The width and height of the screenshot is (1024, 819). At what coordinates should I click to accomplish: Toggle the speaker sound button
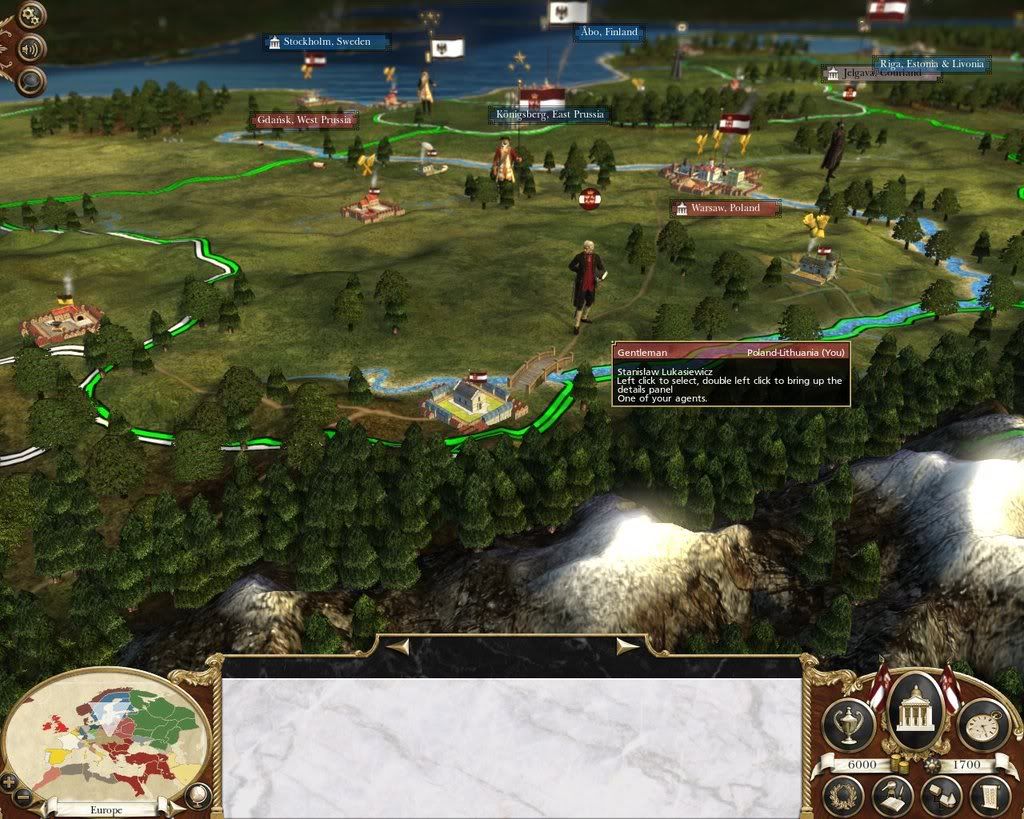pos(33,48)
